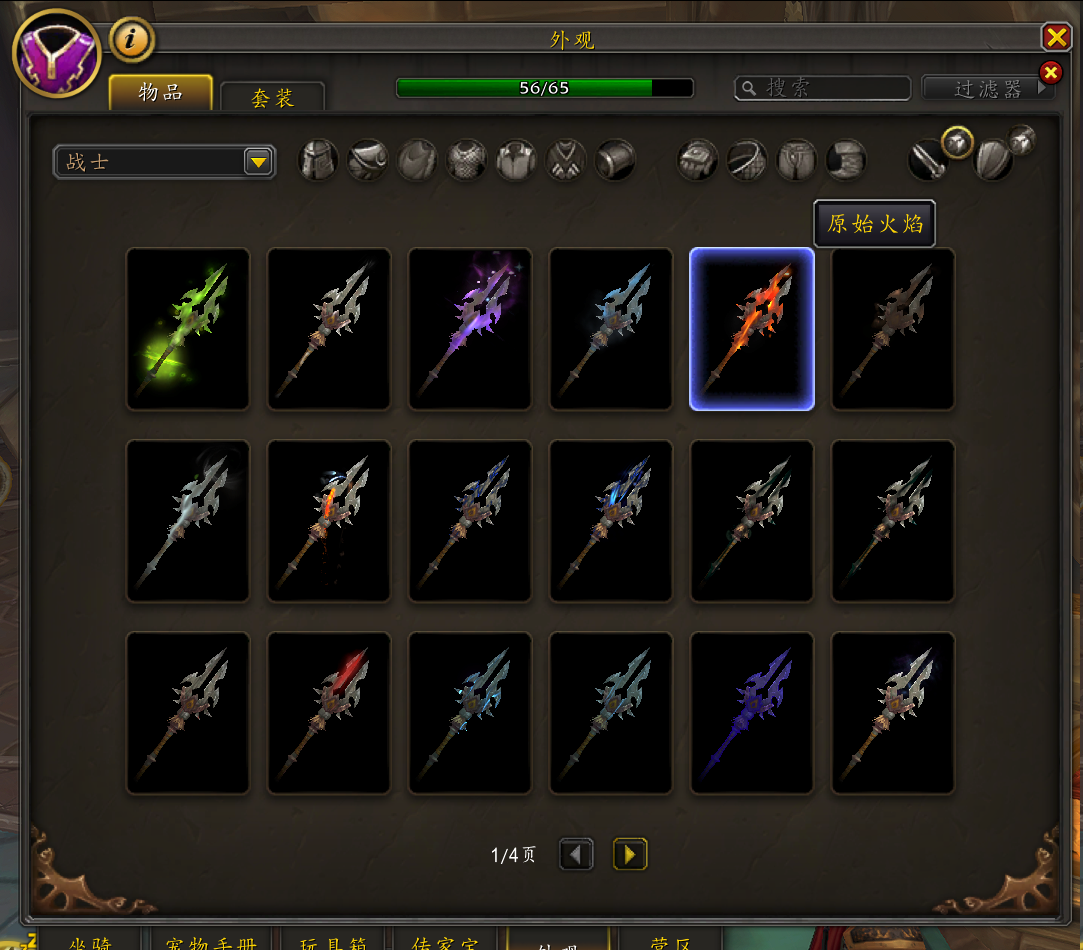
Task: Pick the boots slot icon
Action: click(846, 160)
